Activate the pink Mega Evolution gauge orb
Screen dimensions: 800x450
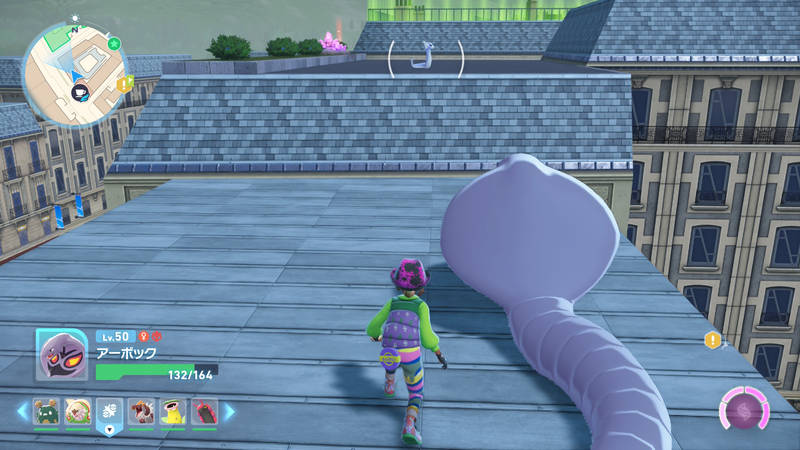click(745, 408)
